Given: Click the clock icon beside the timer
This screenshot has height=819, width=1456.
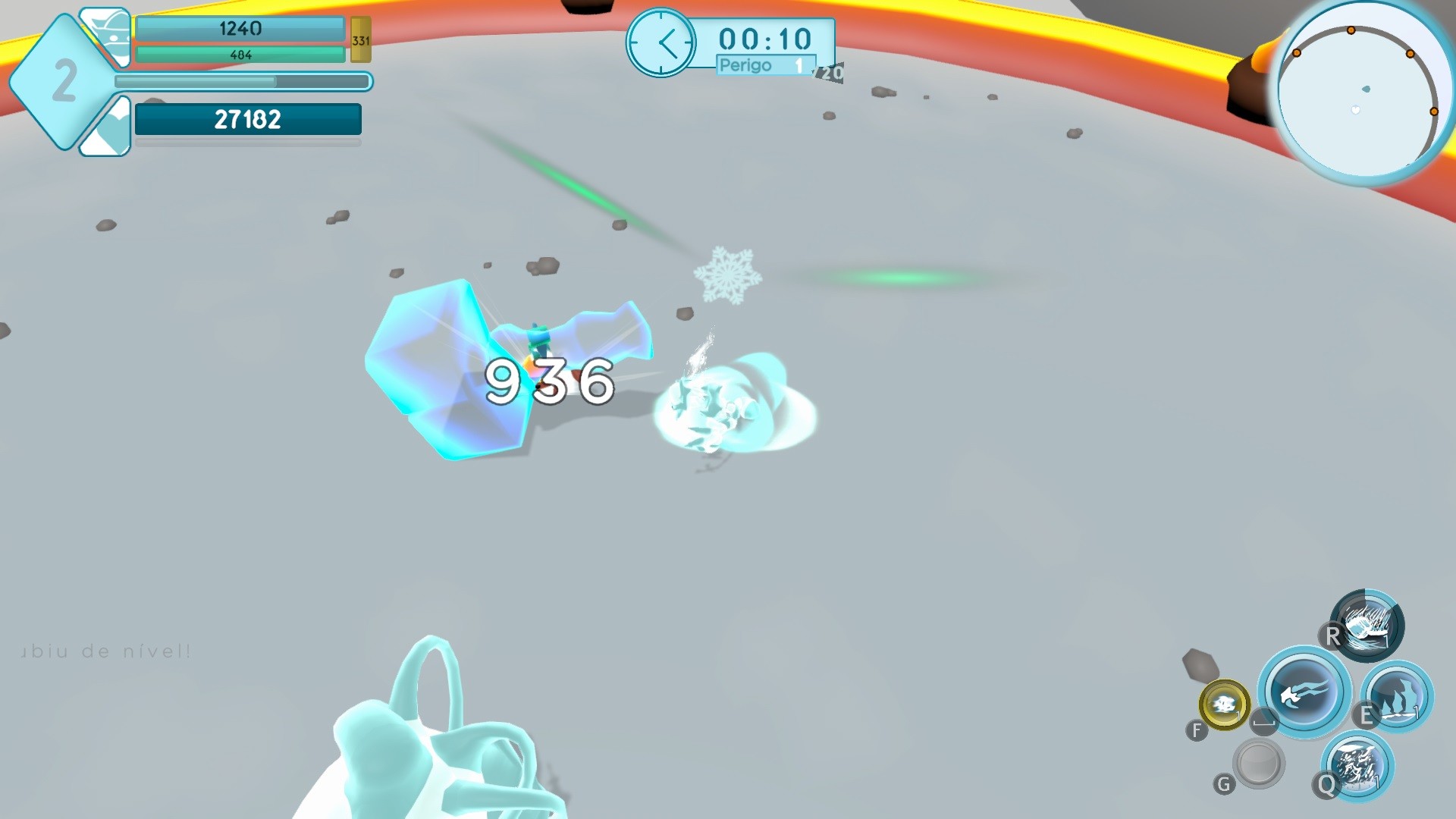Looking at the screenshot, I should [661, 42].
